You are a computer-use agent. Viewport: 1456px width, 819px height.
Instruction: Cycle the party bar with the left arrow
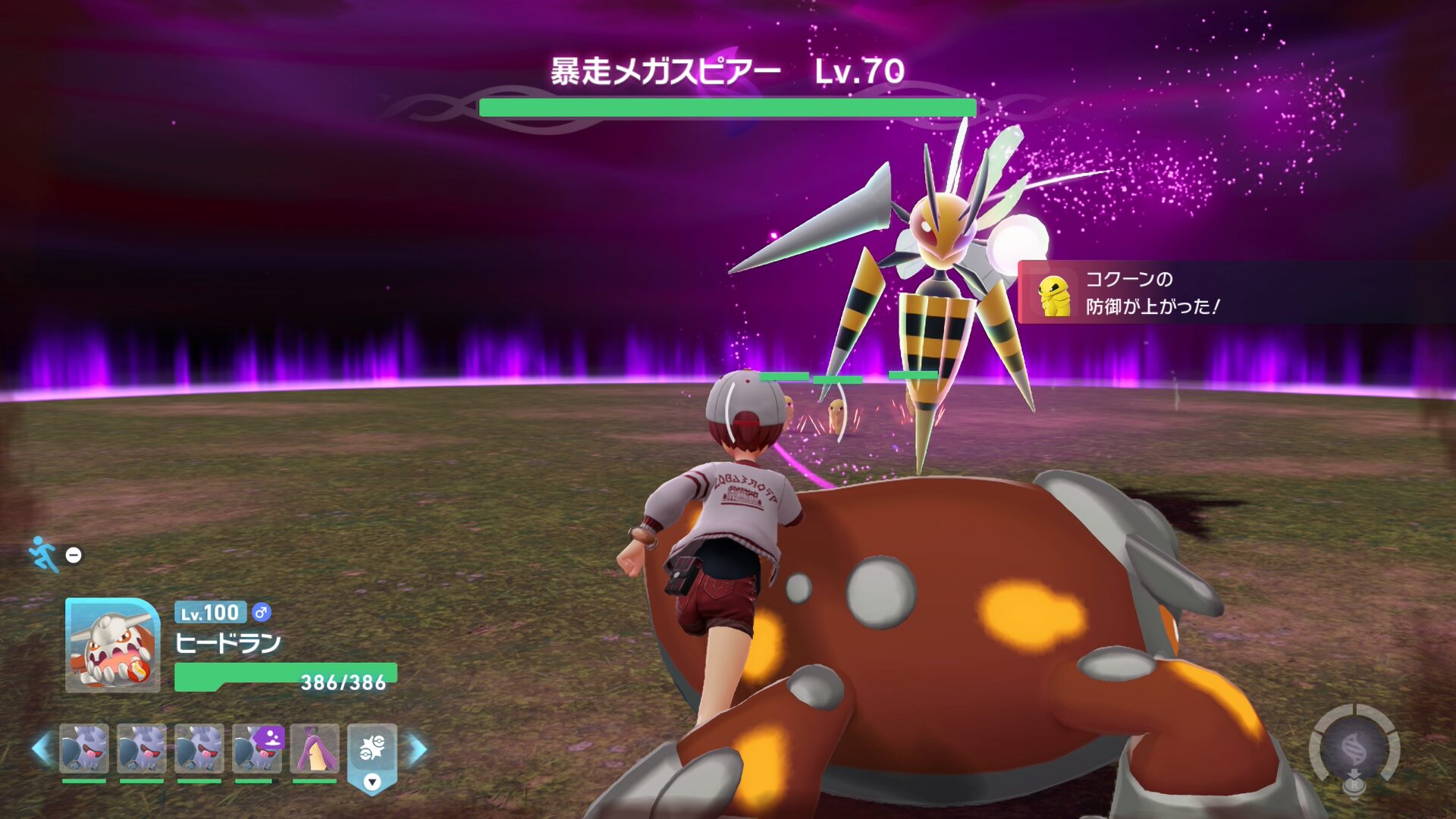42,749
